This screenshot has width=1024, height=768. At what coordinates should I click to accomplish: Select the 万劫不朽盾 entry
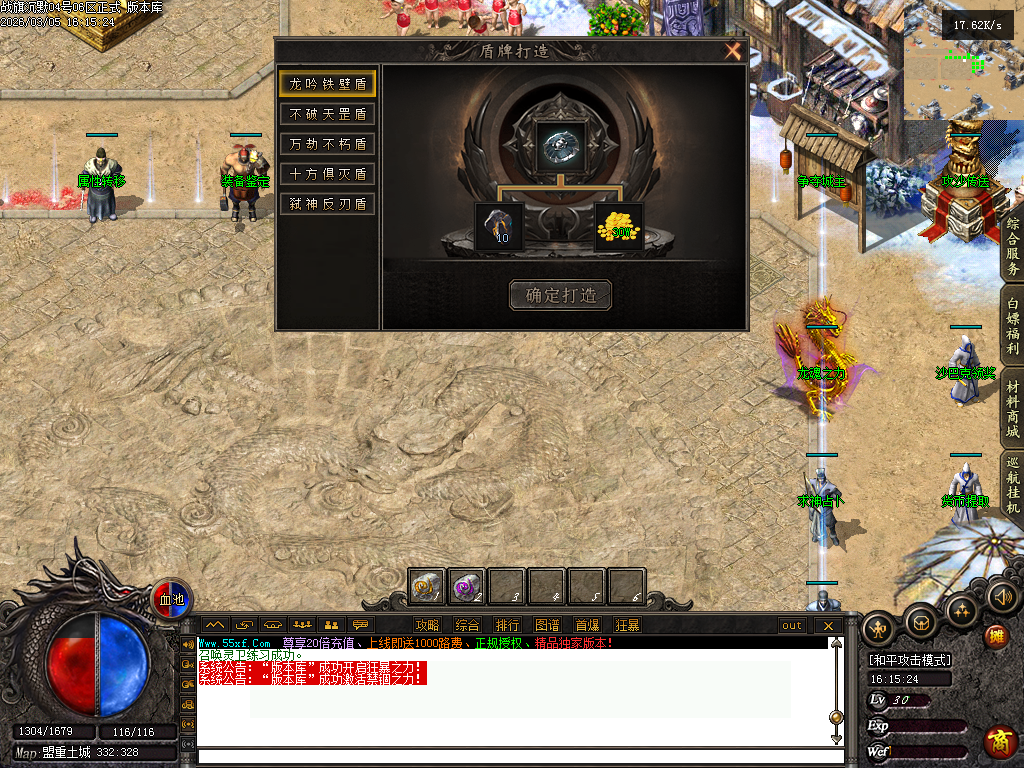327,144
